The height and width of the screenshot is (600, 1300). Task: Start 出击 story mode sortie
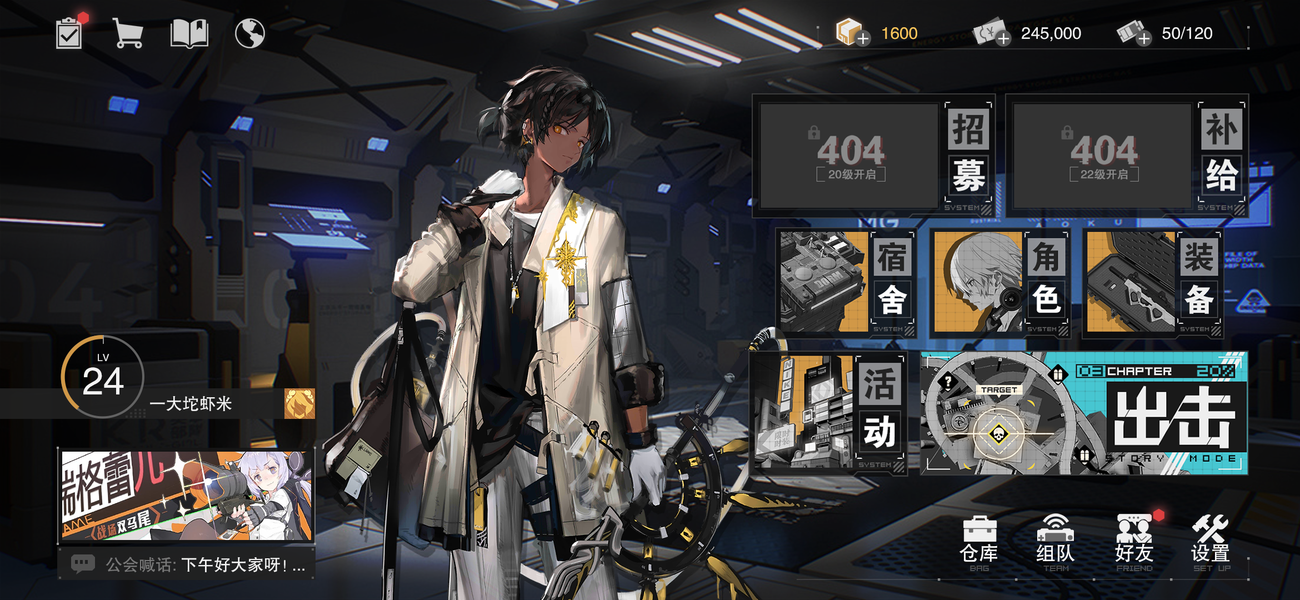(1084, 412)
